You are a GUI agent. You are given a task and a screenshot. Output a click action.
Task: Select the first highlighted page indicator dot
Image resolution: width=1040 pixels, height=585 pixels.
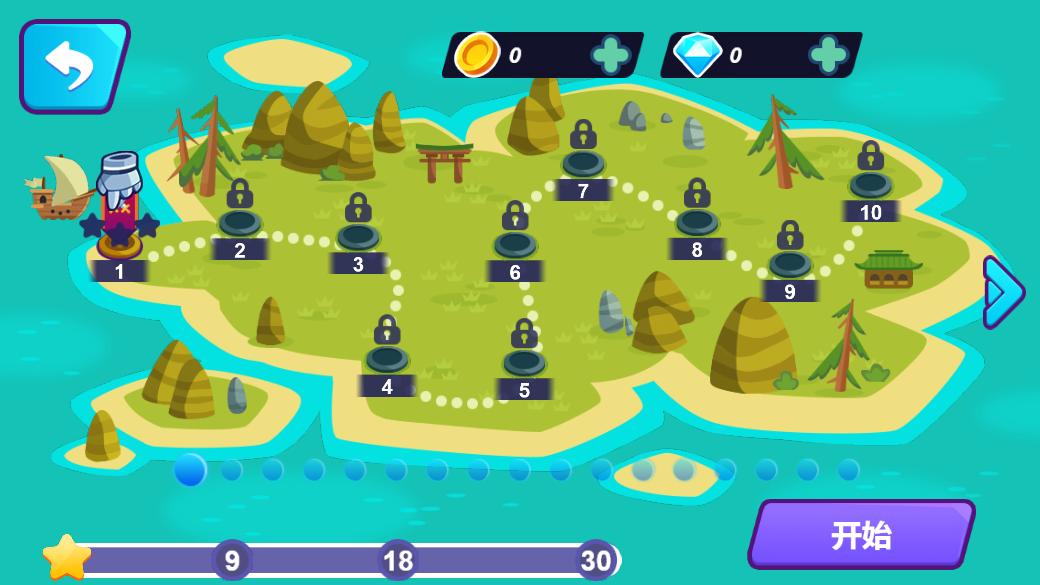pos(190,469)
